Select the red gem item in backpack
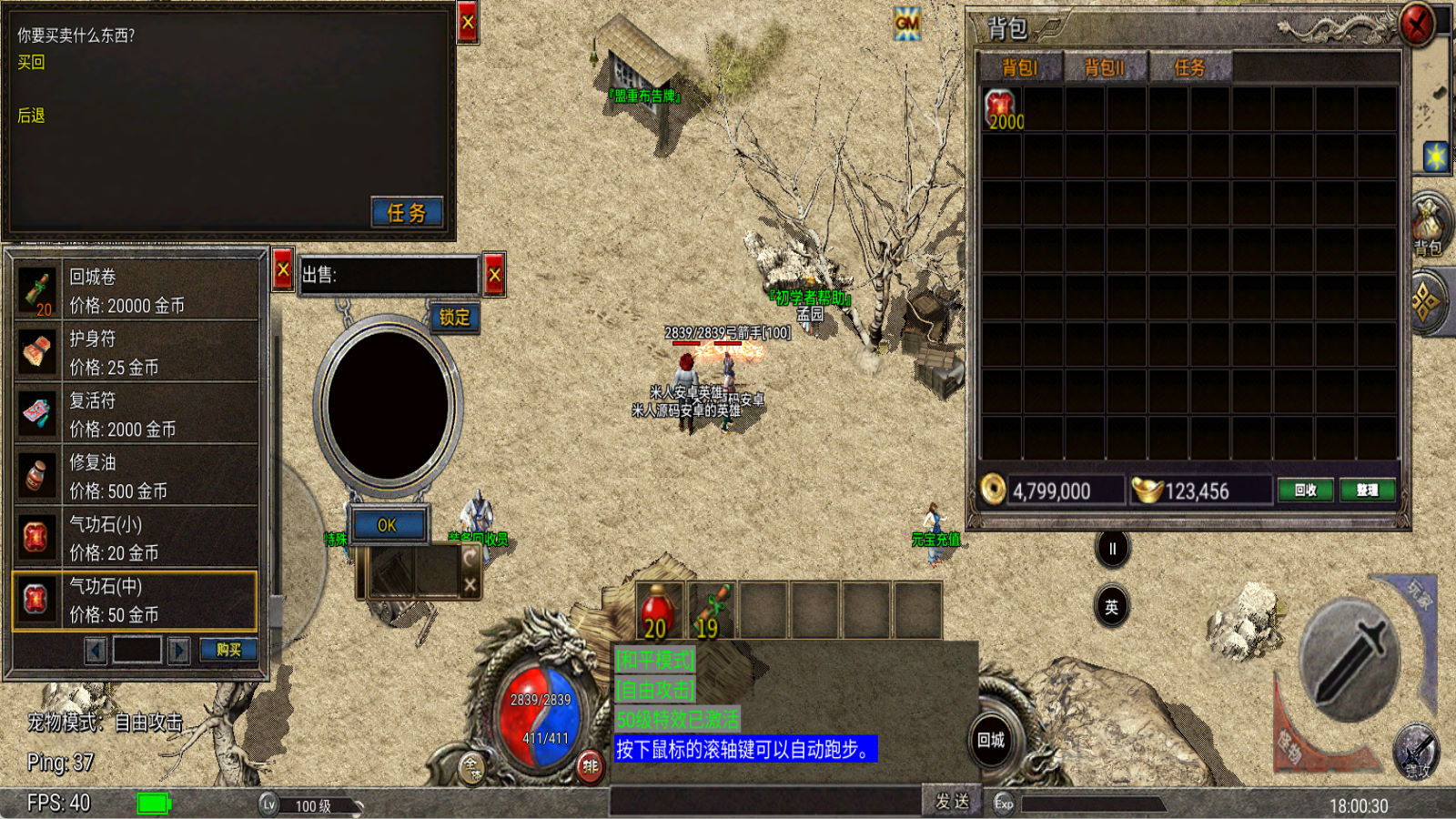Viewport: 1456px width, 819px height. (1001, 109)
